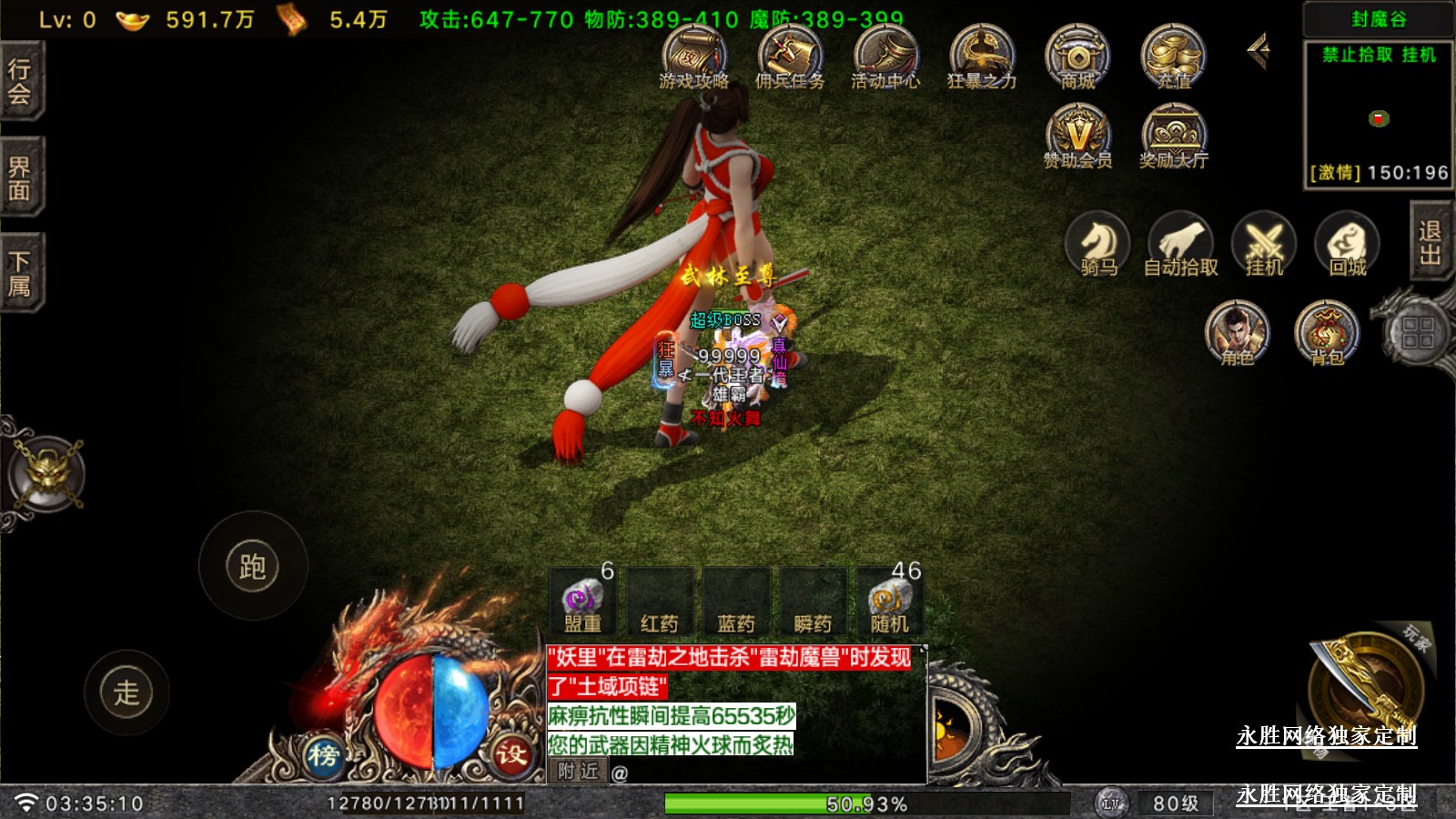This screenshot has width=1456, height=819.
Task: Toggle 自动拾取 auto pickup
Action: (1181, 244)
